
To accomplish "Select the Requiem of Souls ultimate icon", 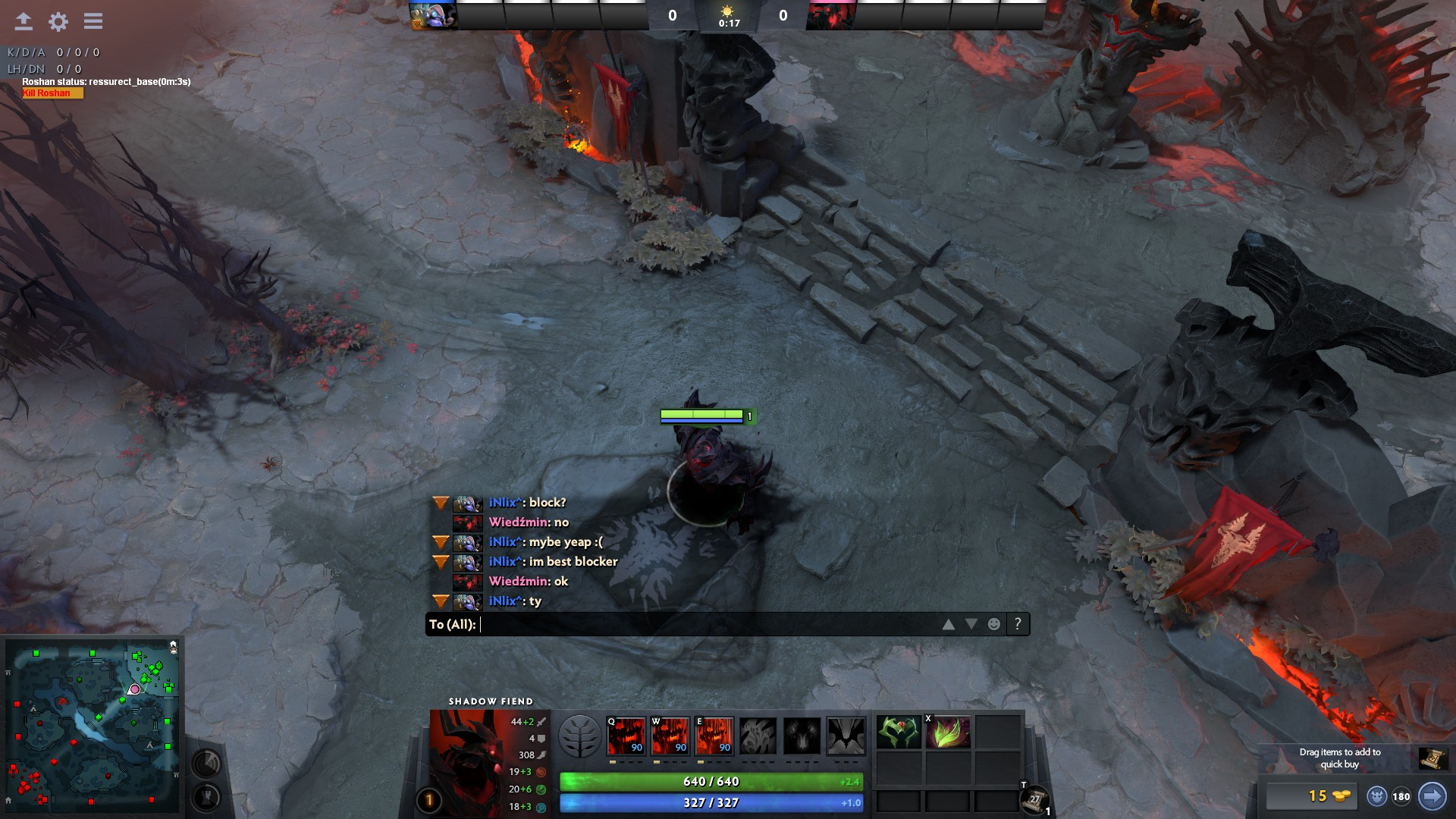I will 846,736.
